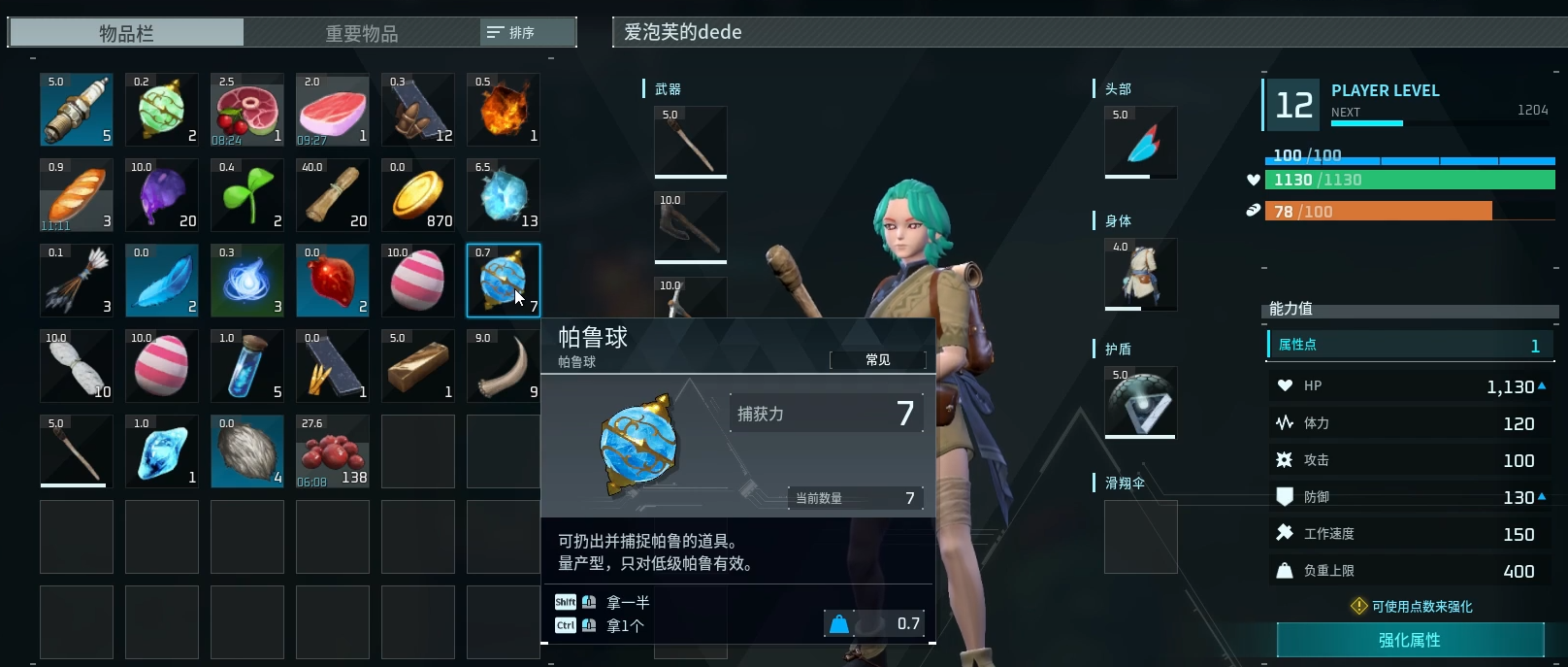Pick the baked bread item slot
The height and width of the screenshot is (667, 1568).
pos(77,195)
